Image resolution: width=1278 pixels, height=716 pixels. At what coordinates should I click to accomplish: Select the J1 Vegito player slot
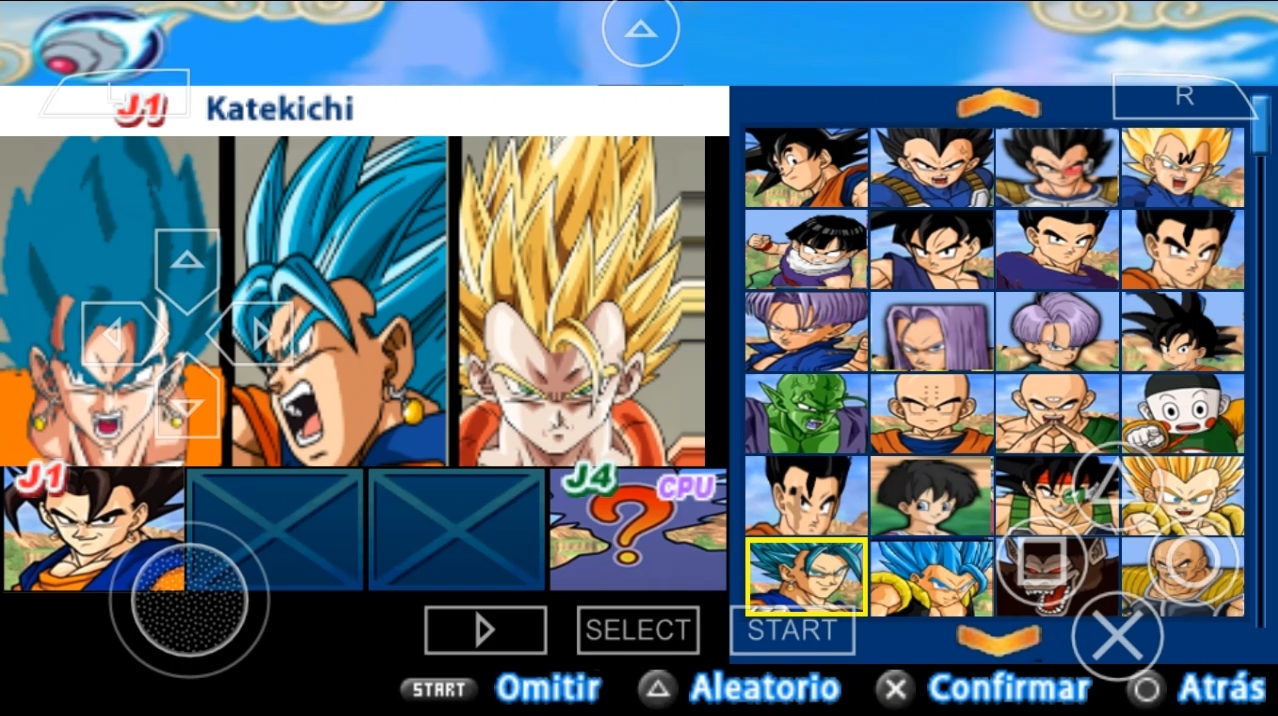click(x=93, y=528)
